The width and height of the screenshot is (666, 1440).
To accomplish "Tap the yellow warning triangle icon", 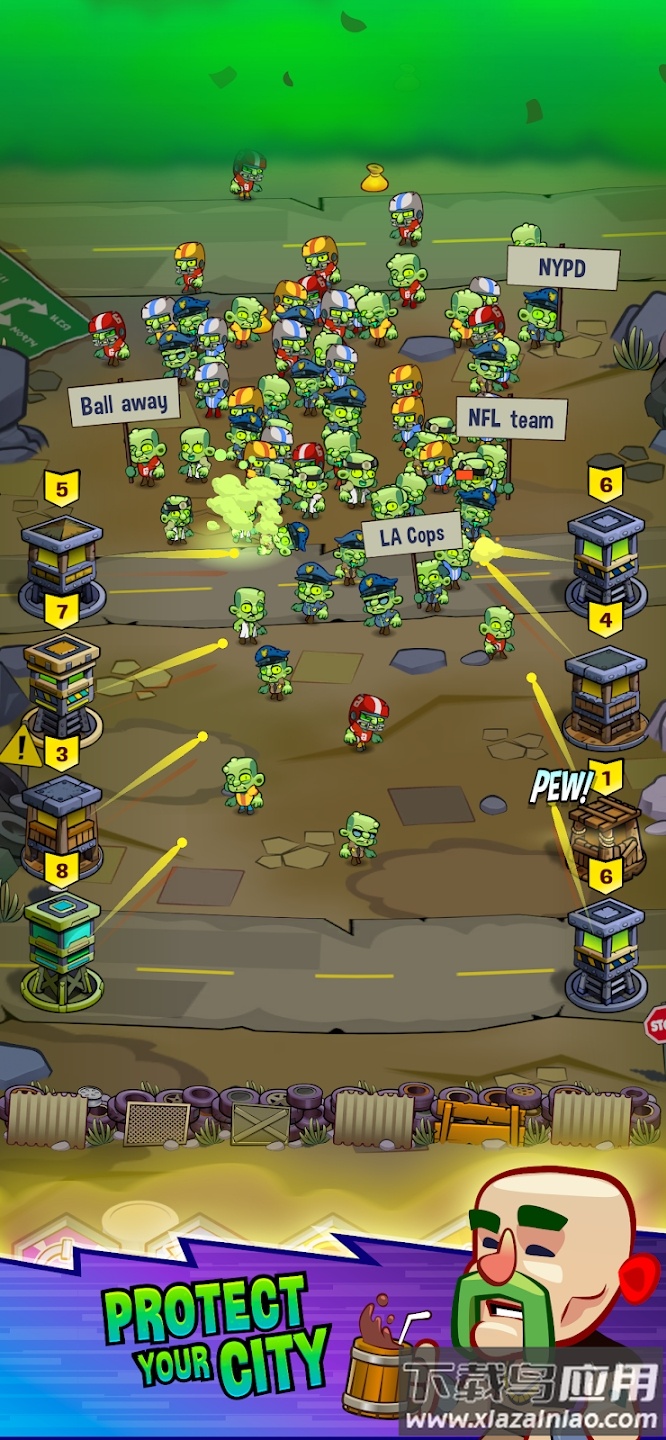I will (21, 748).
